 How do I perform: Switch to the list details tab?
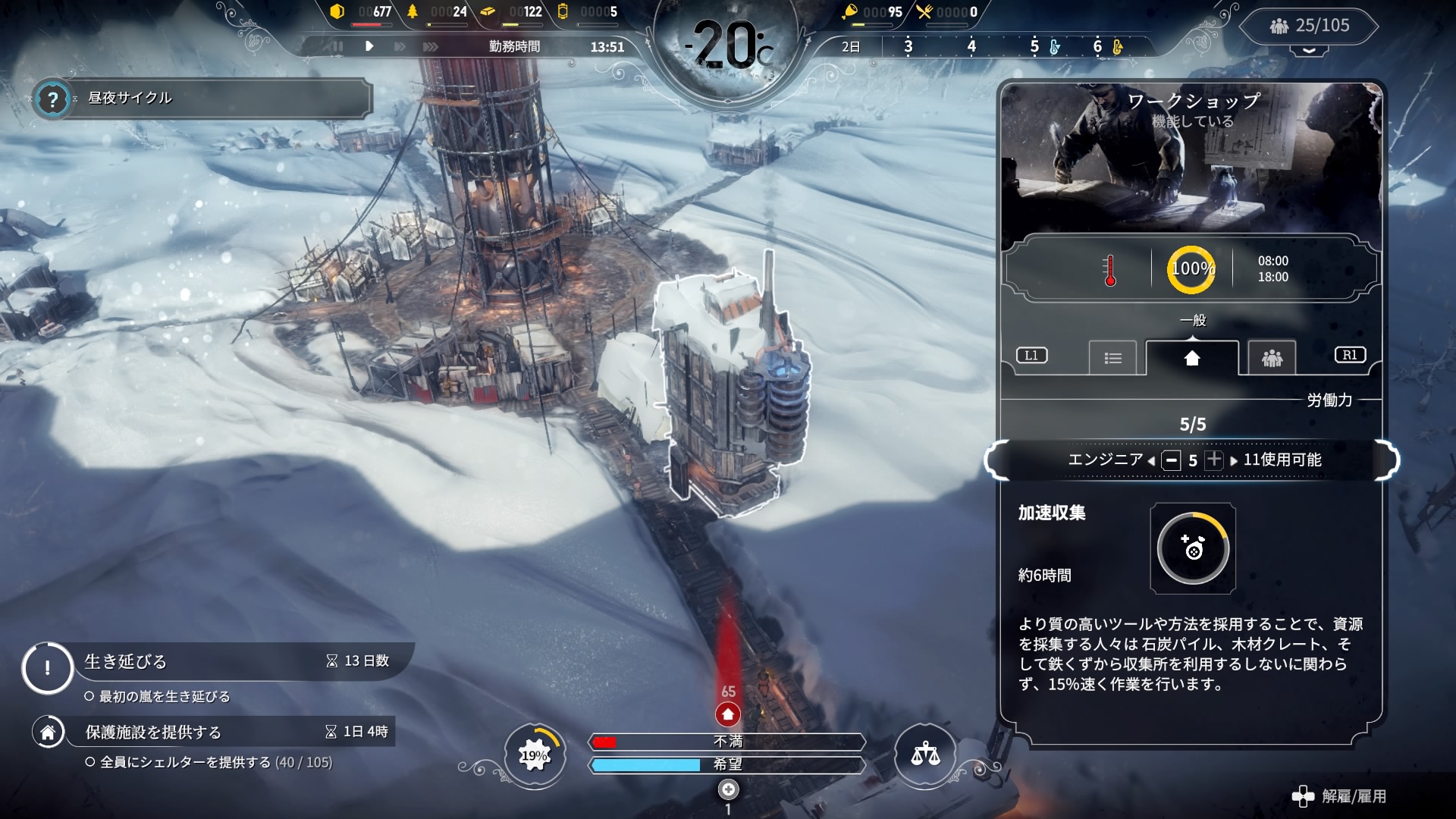click(x=1112, y=358)
